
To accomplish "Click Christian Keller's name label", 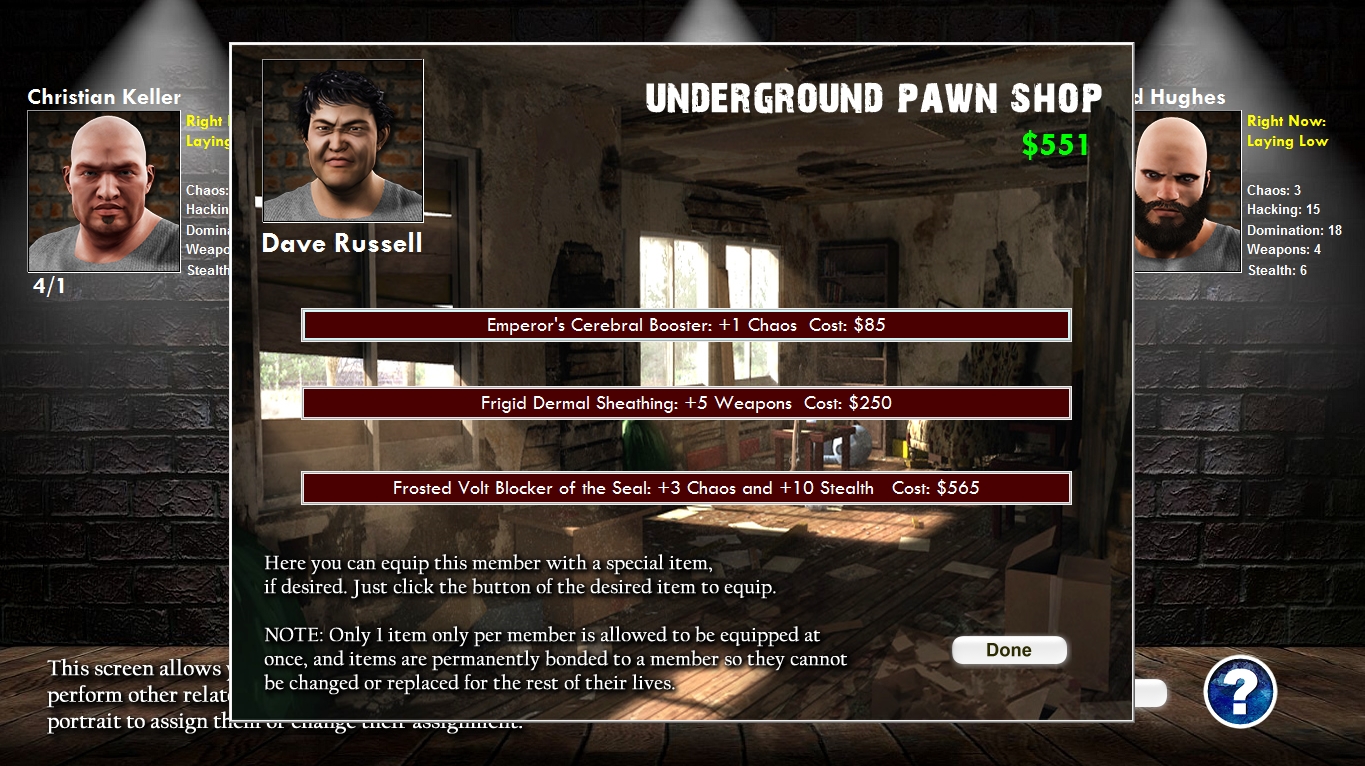I will pos(104,97).
